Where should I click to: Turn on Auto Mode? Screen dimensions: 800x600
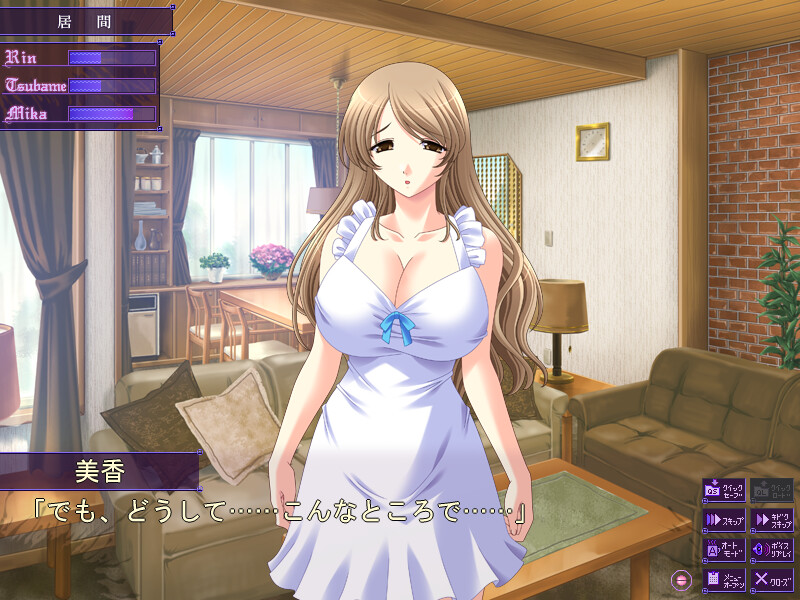pos(724,549)
